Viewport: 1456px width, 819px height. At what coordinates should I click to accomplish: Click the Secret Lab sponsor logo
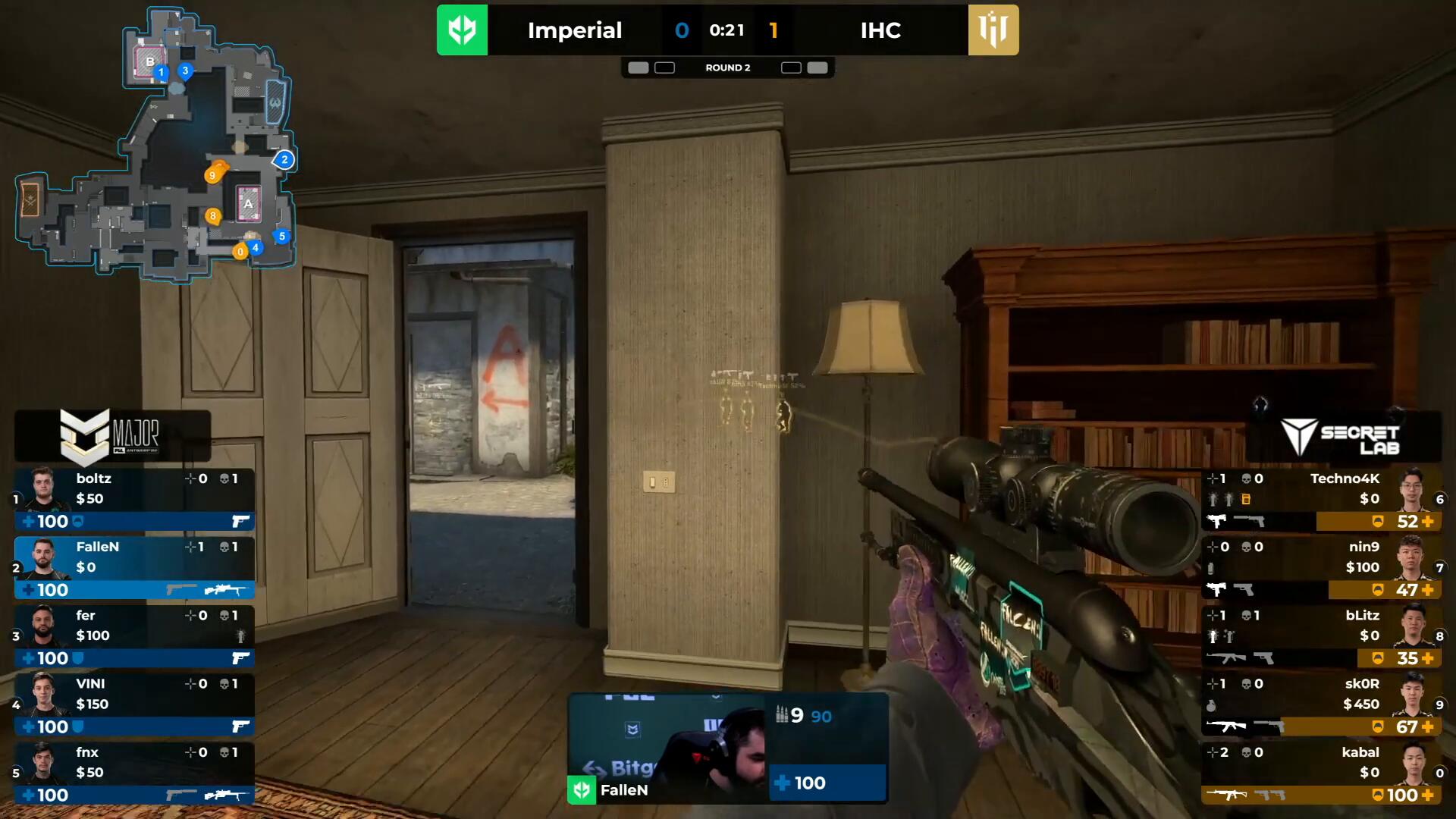point(1342,438)
